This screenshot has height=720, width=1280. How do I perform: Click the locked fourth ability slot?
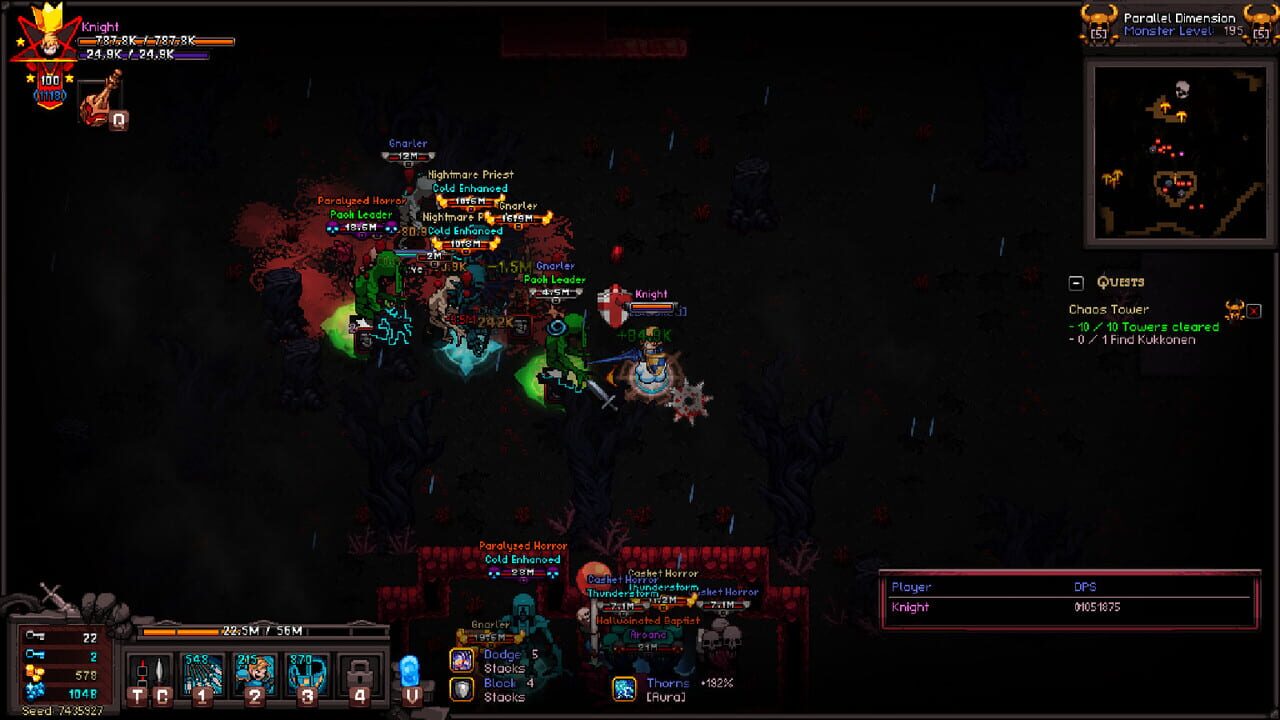(x=360, y=675)
